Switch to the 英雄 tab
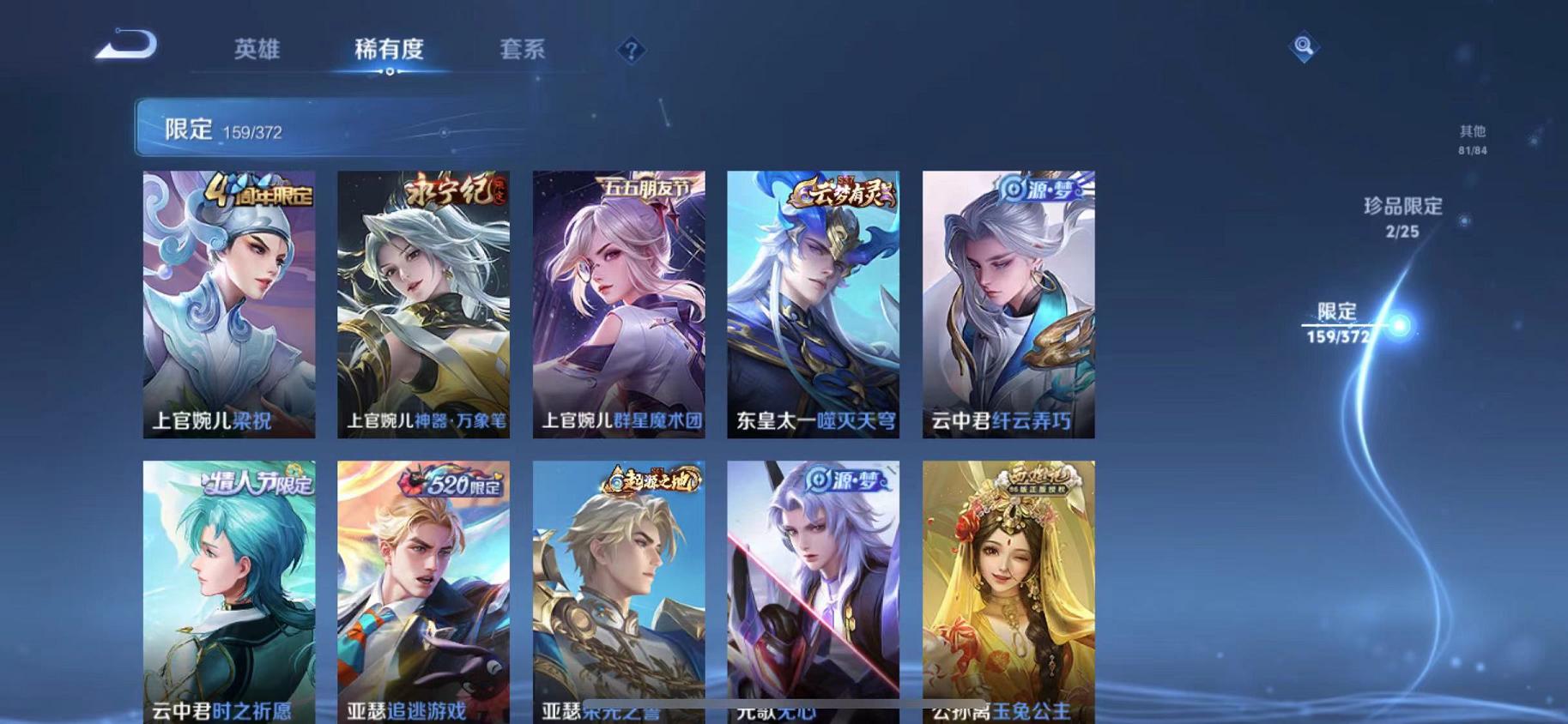The width and height of the screenshot is (1568, 724). 257,49
